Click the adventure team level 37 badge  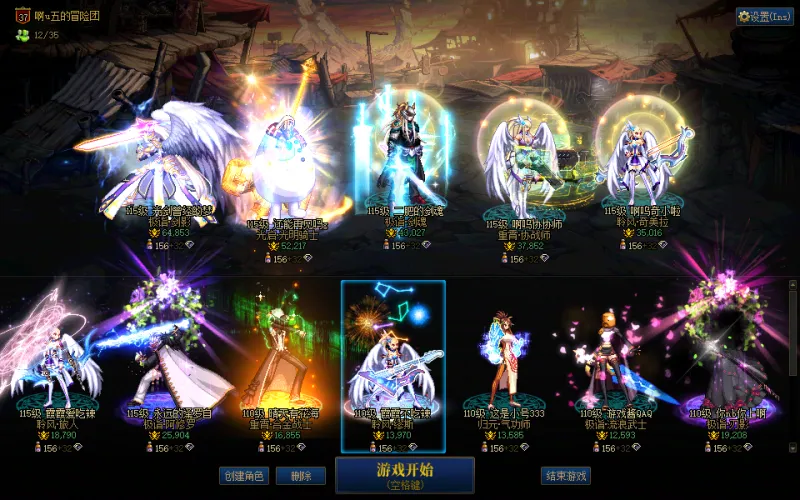pyautogui.click(x=23, y=16)
